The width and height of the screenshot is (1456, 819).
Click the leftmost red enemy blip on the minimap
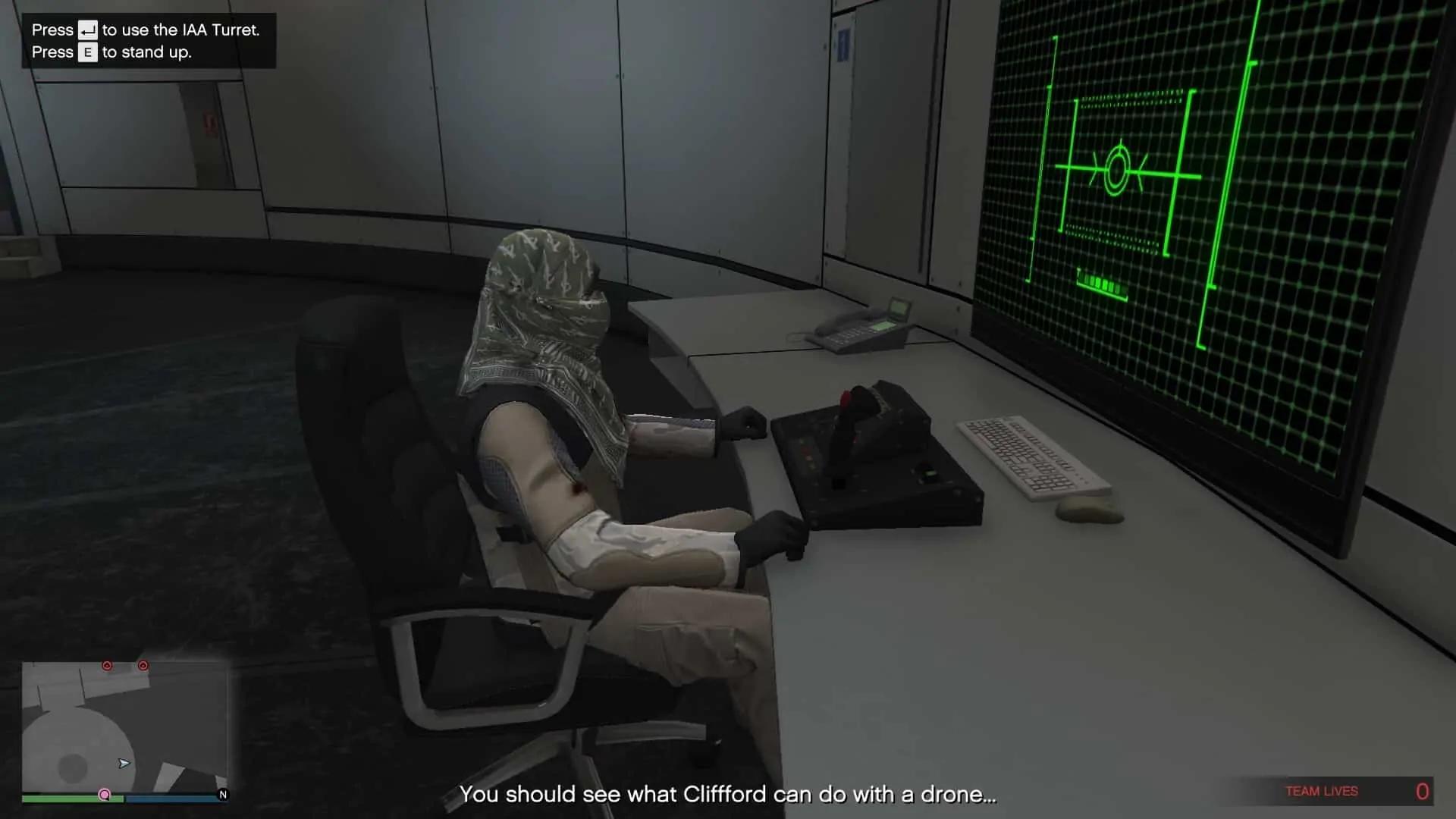tap(106, 665)
